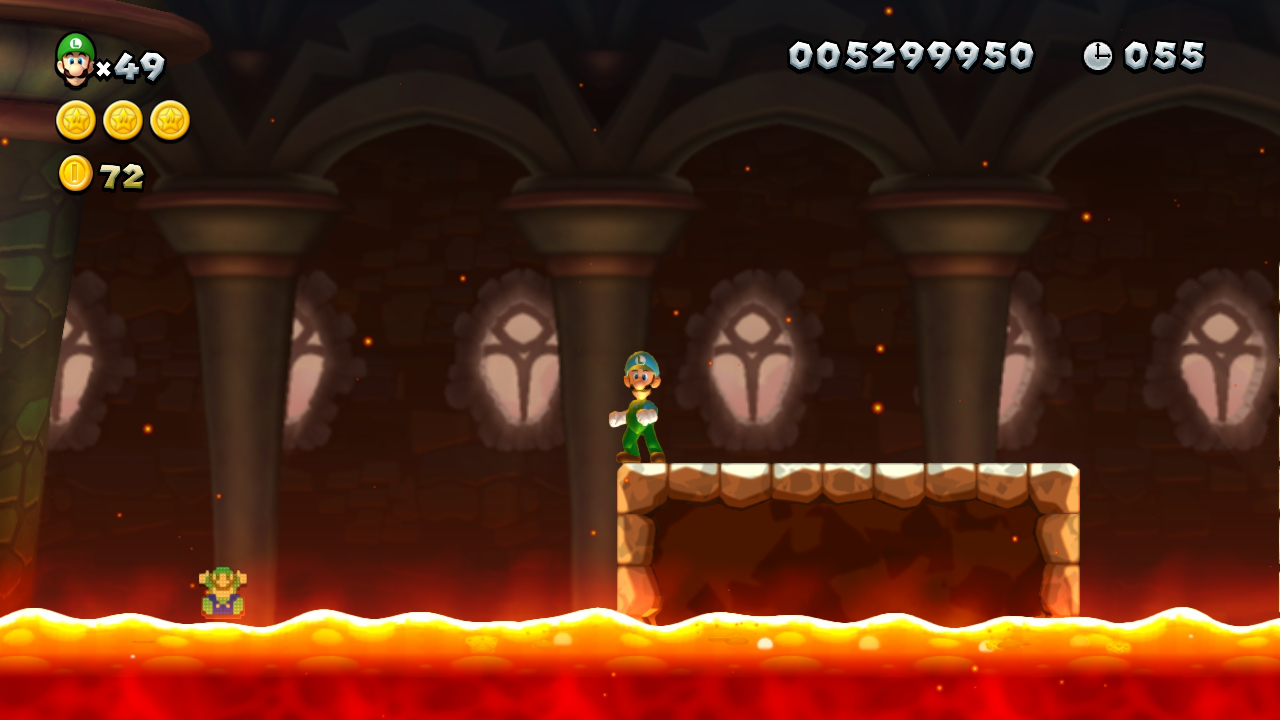Select the timer value 055
Viewport: 1280px width, 720px height.
(1162, 57)
